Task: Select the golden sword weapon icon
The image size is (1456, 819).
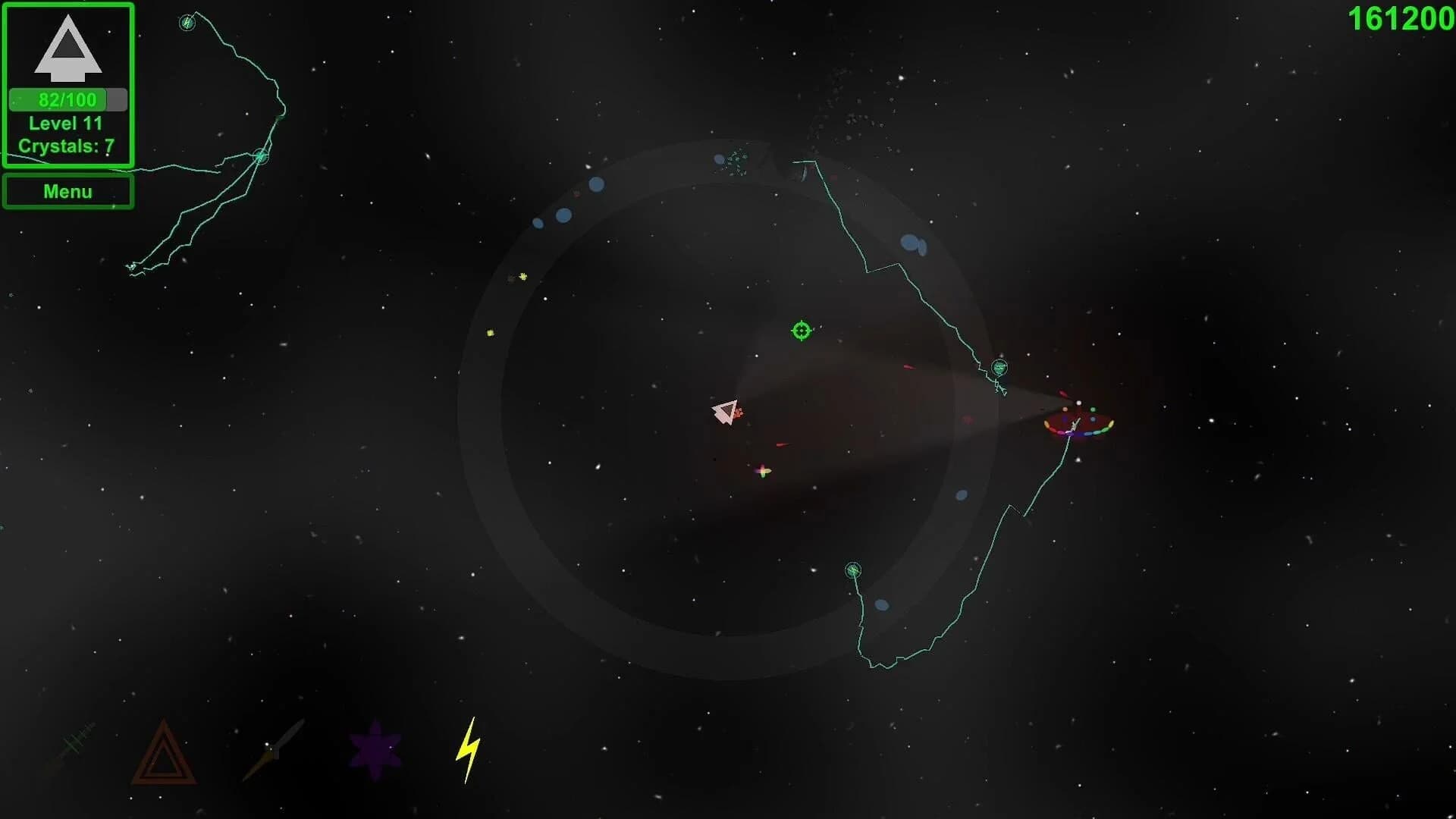Action: point(273,751)
